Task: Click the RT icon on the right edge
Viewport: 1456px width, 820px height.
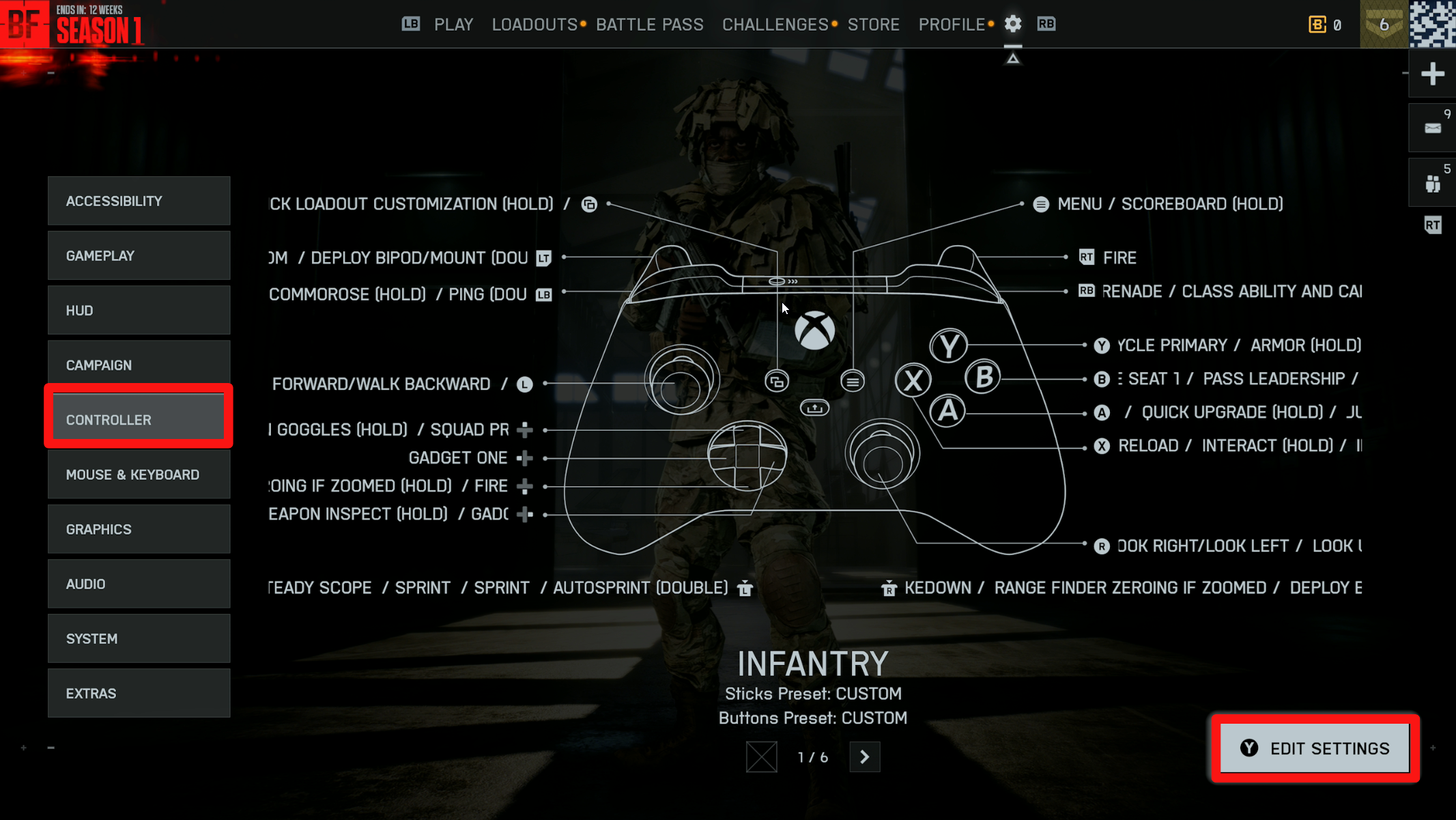Action: 1433,224
